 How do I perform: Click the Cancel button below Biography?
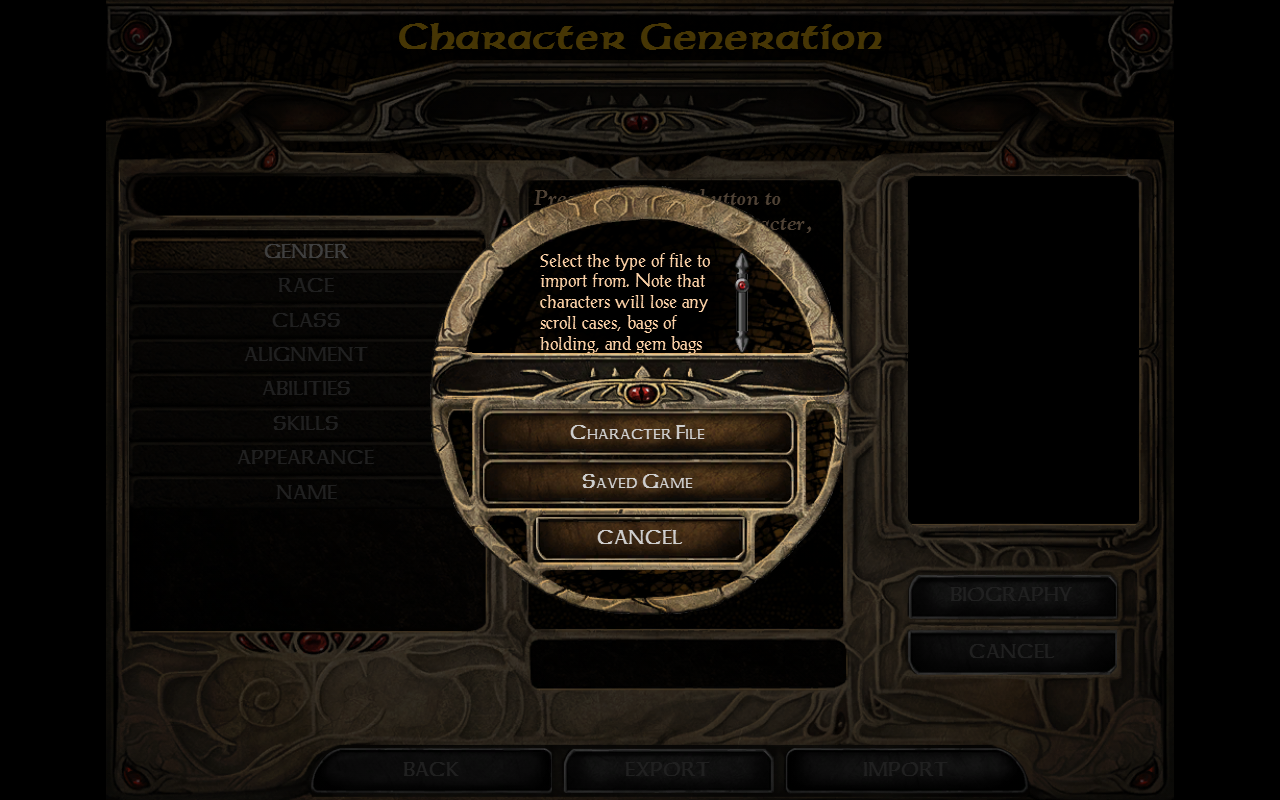pos(1011,652)
